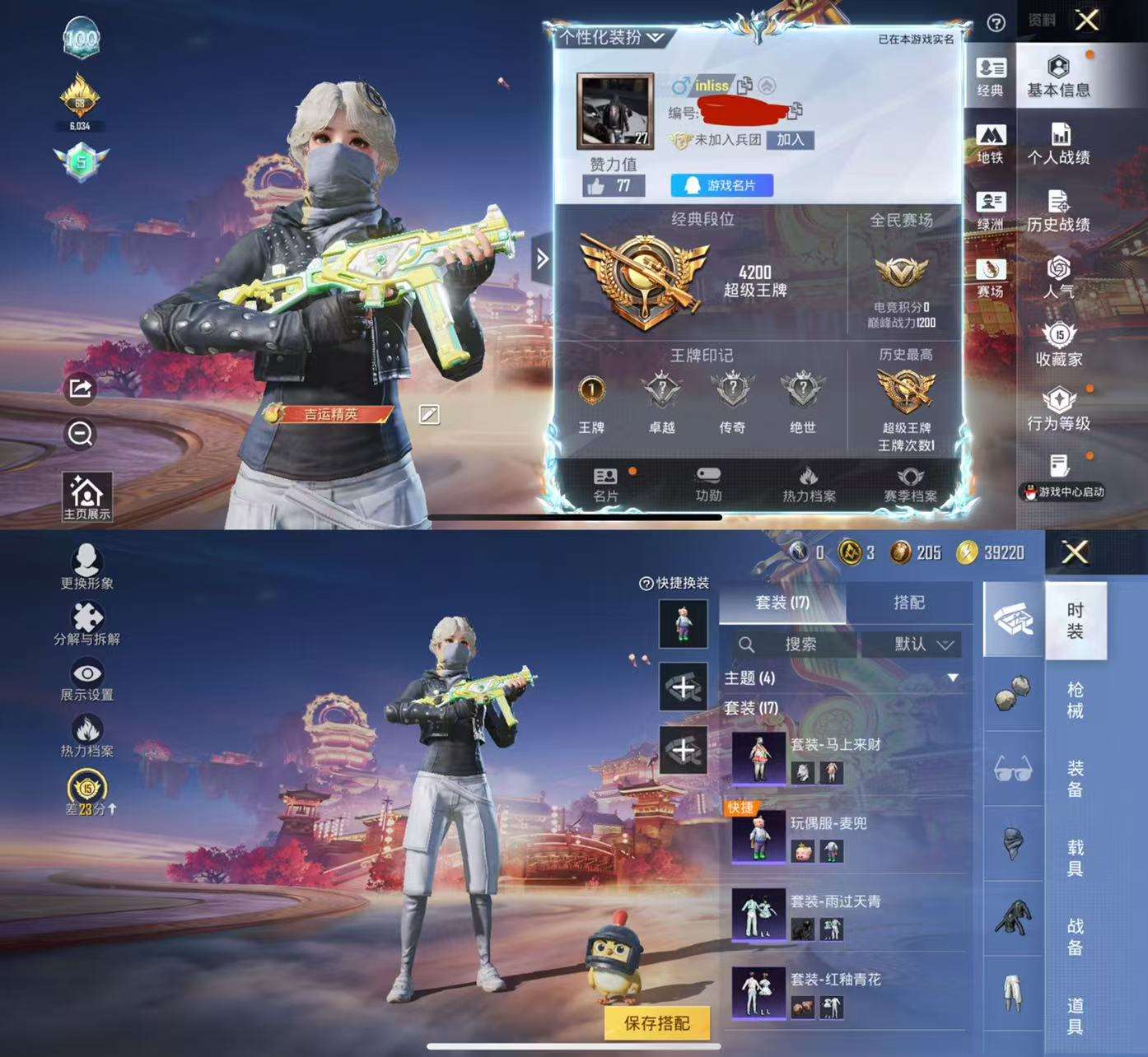Tap the 加入 join corps button

(790, 140)
